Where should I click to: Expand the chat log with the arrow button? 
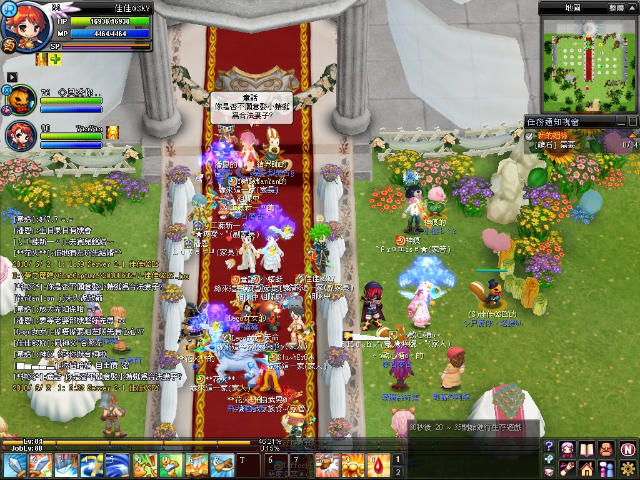click(11, 75)
